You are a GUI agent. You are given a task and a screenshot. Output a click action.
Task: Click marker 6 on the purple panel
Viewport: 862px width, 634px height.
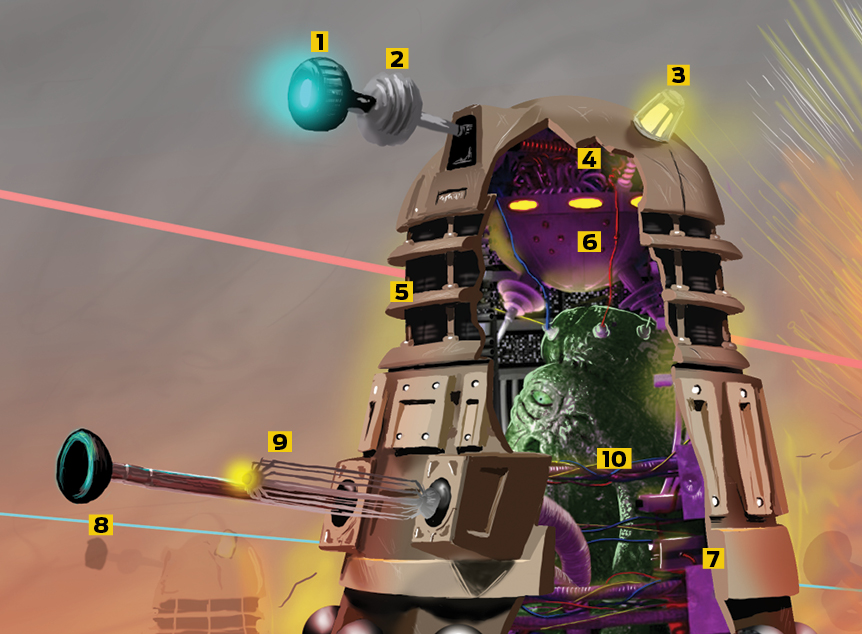588,241
